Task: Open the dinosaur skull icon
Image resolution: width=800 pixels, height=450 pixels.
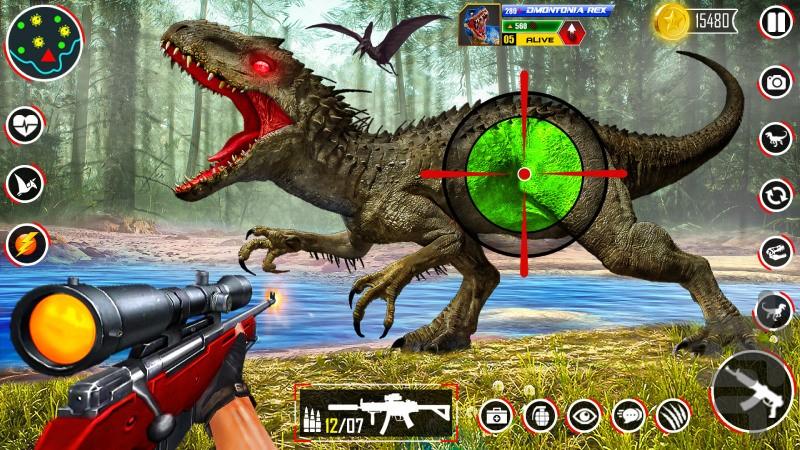Action: click(775, 252)
